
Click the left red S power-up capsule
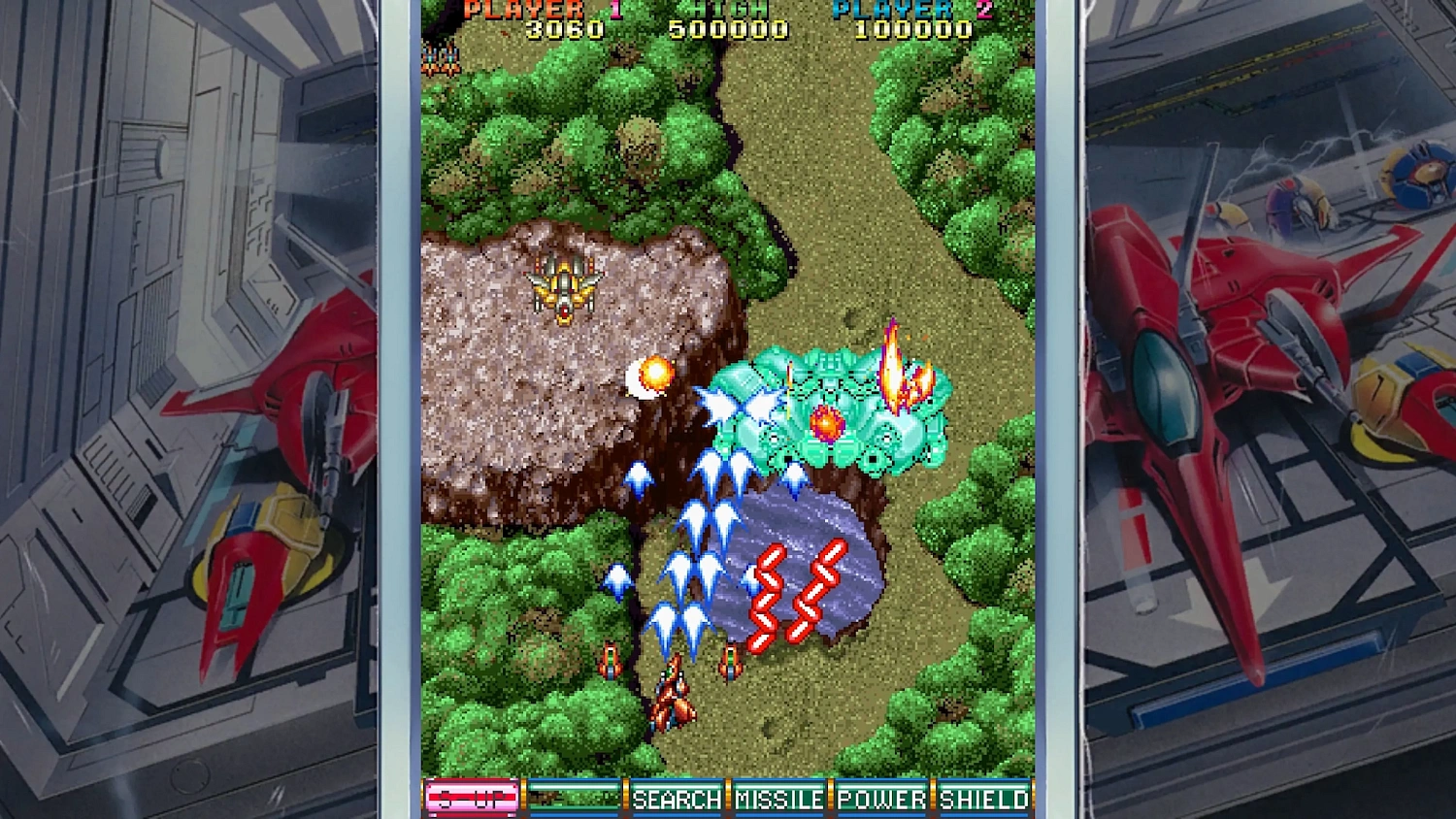[766, 592]
